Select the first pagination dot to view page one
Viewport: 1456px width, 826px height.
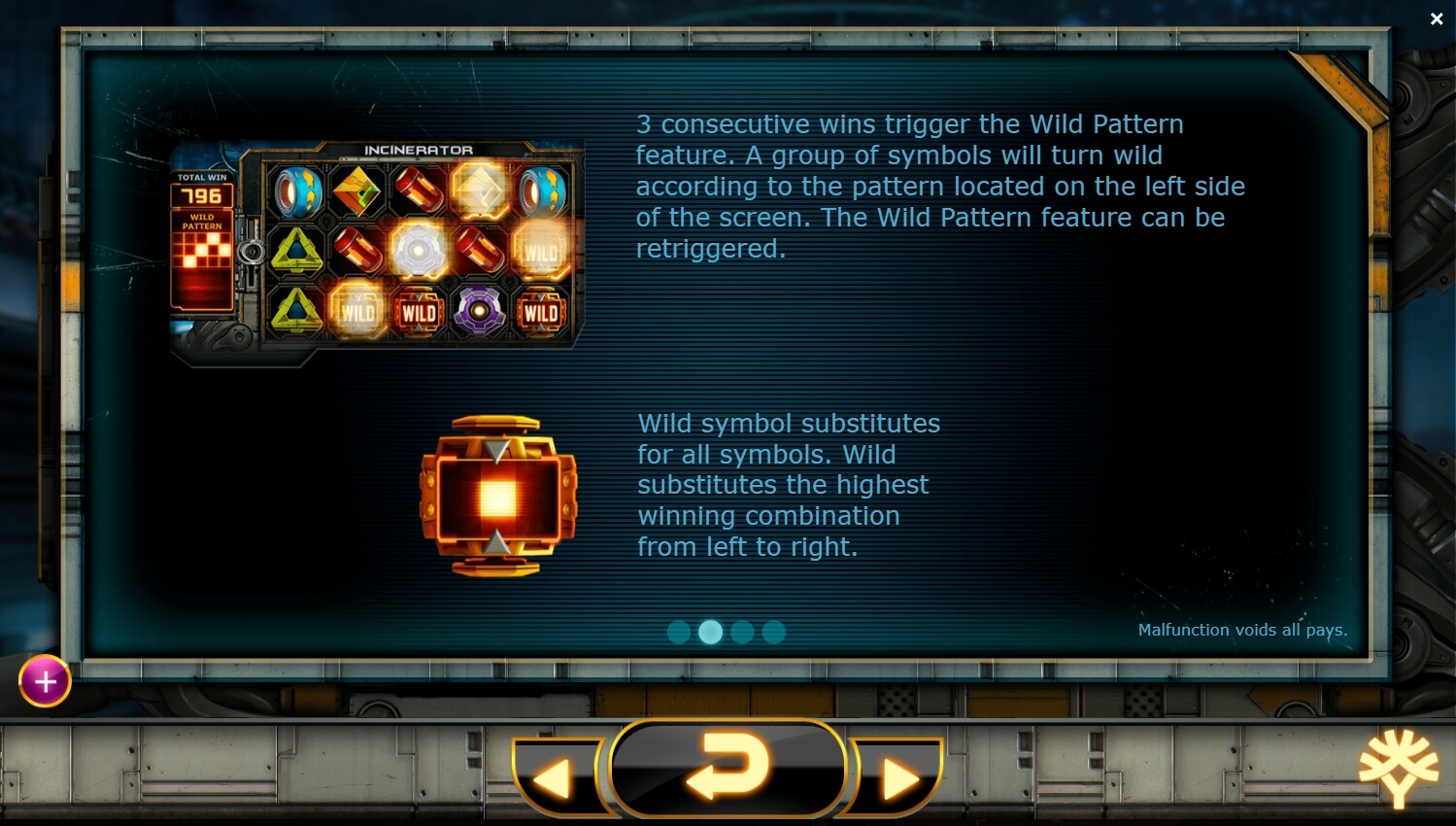[x=678, y=632]
